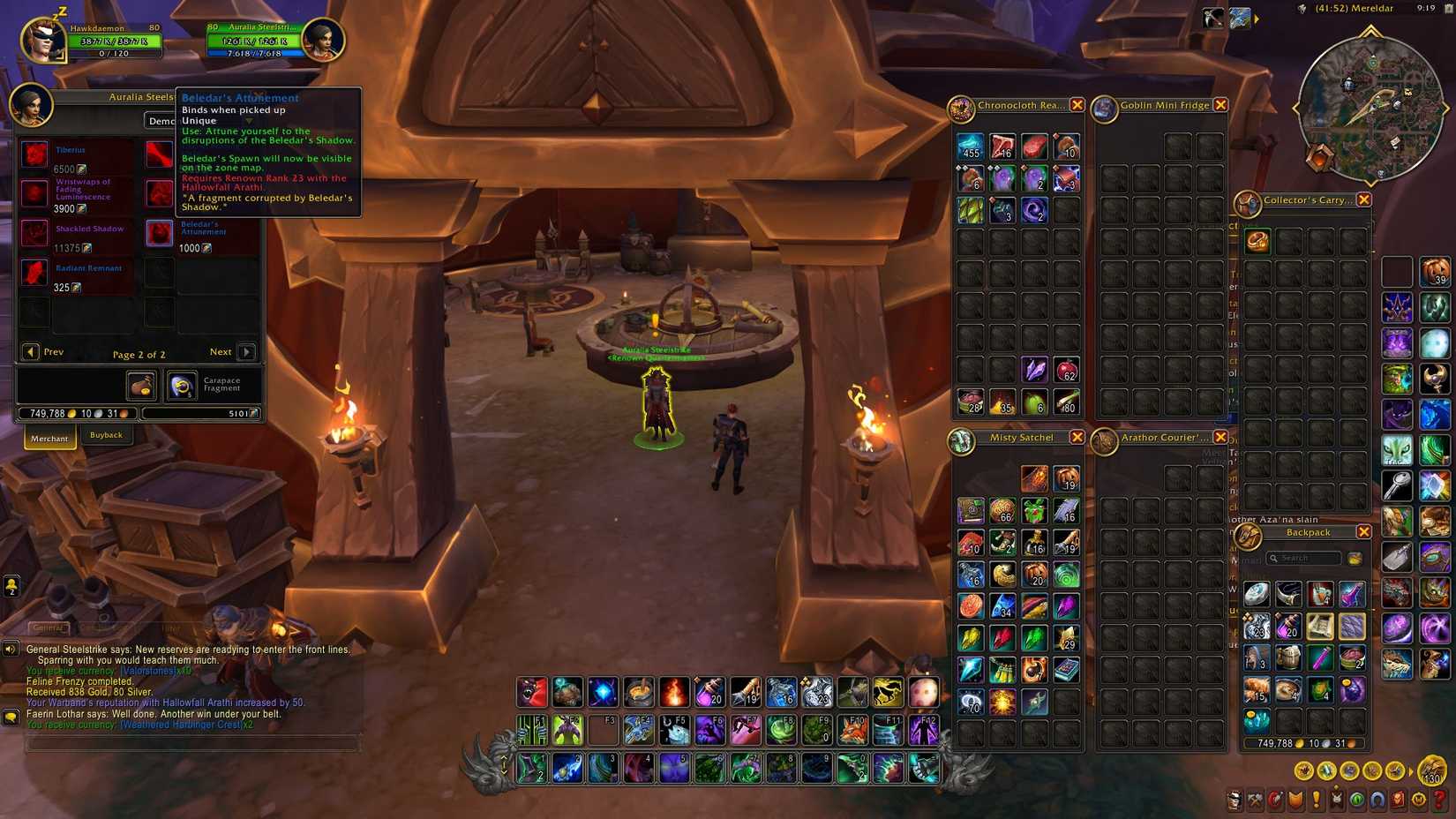Select the Merchant tab
The image size is (1456, 819).
tap(49, 439)
